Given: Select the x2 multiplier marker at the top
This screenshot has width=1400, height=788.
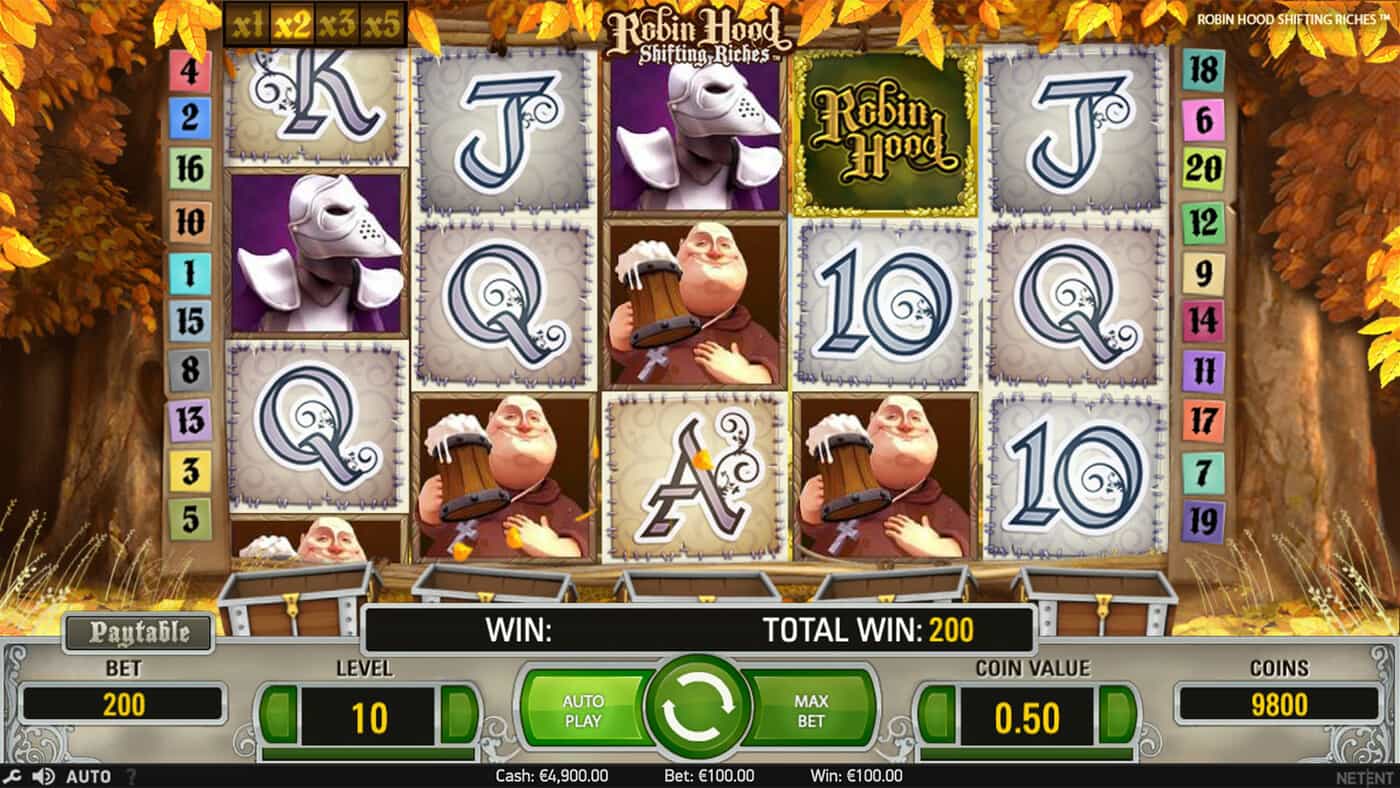Looking at the screenshot, I should coord(291,24).
